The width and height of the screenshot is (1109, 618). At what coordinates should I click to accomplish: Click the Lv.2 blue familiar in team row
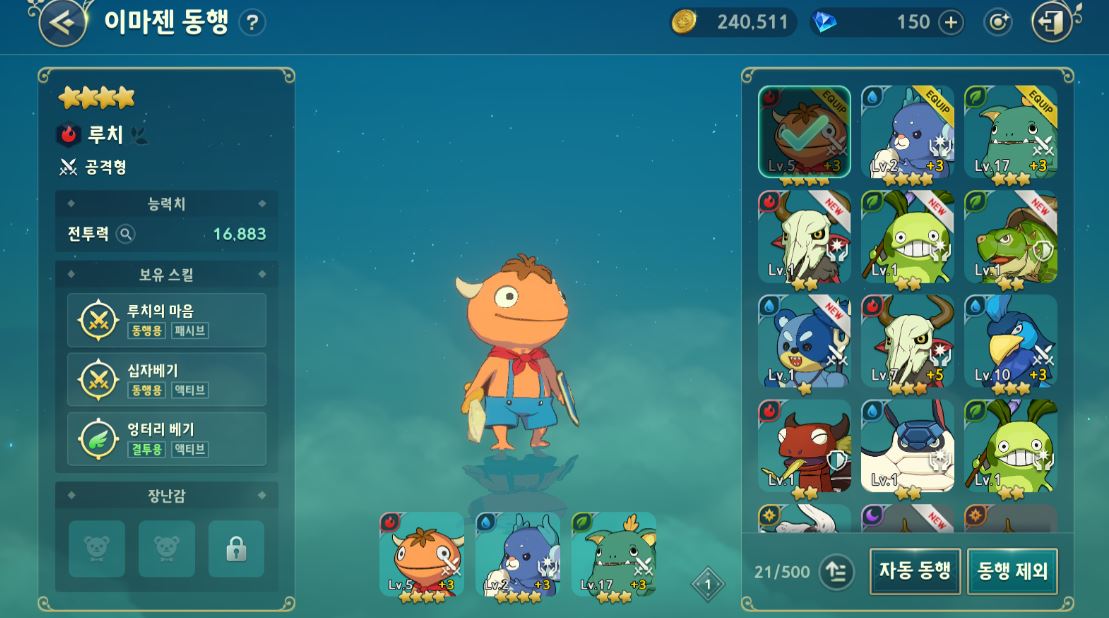(x=518, y=555)
